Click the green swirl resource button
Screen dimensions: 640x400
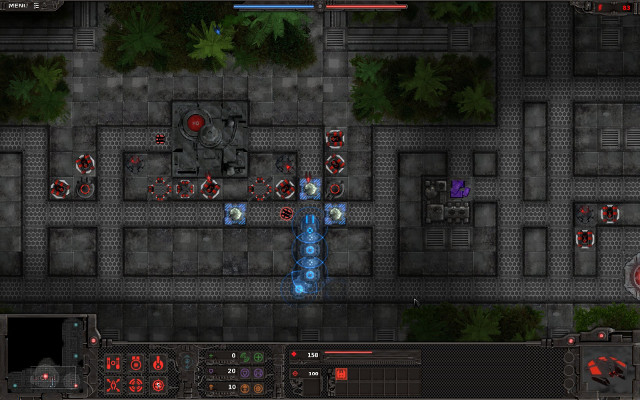click(x=245, y=355)
